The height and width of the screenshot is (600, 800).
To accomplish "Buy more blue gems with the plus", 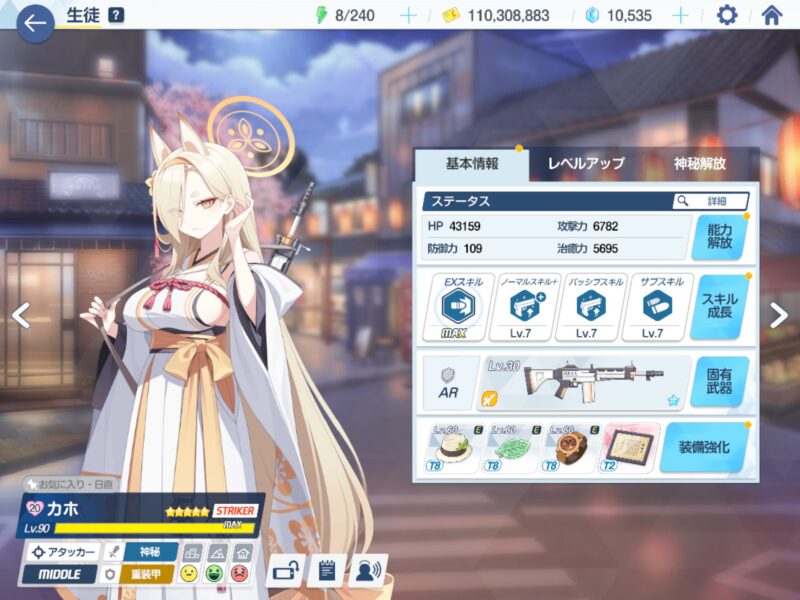I will coord(680,15).
